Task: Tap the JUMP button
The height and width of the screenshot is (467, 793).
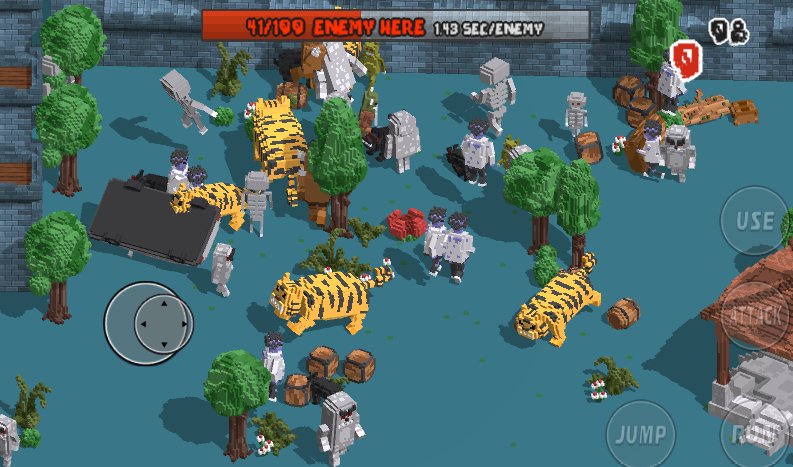Action: click(x=640, y=434)
